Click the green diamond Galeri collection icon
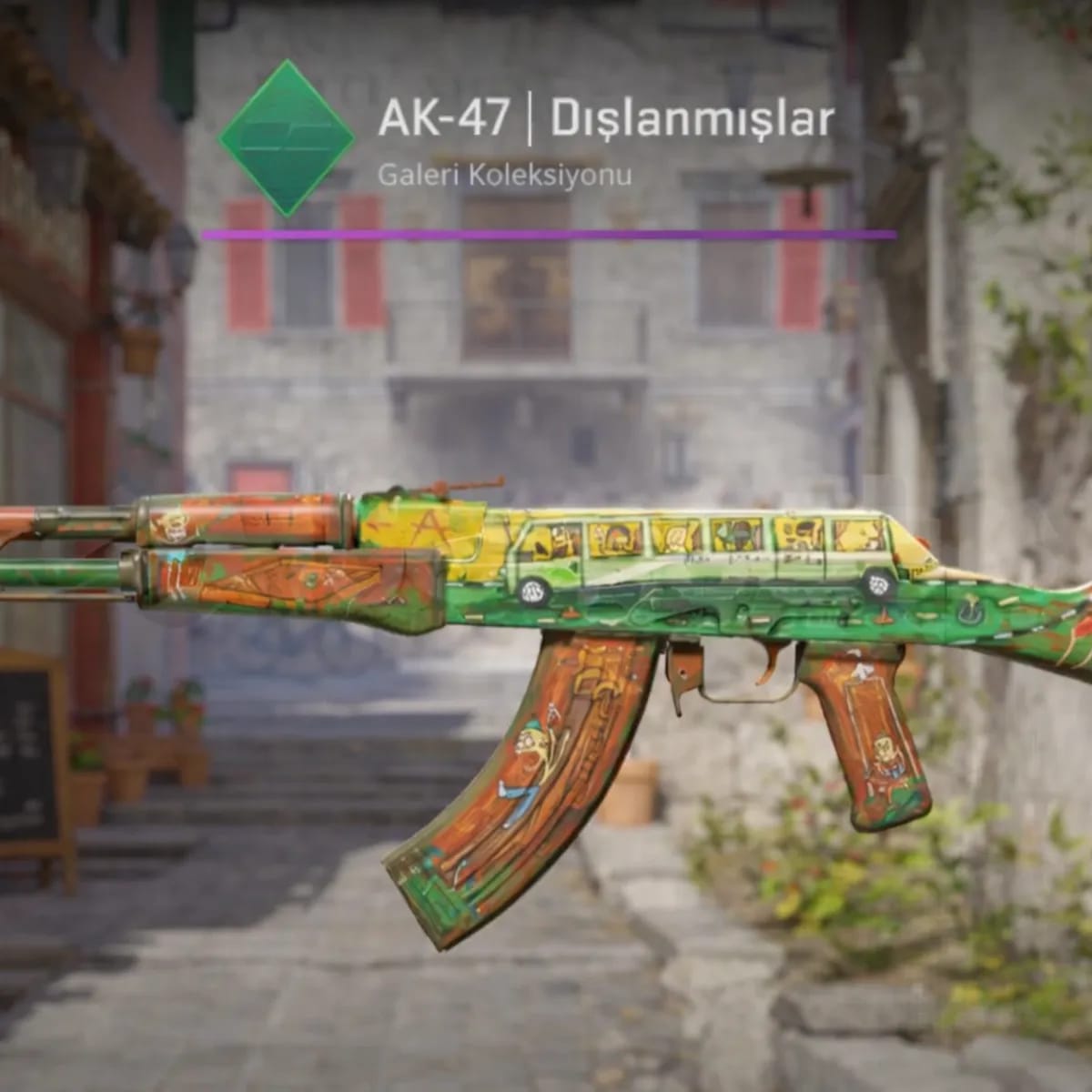This screenshot has height=1092, width=1092. [287, 138]
